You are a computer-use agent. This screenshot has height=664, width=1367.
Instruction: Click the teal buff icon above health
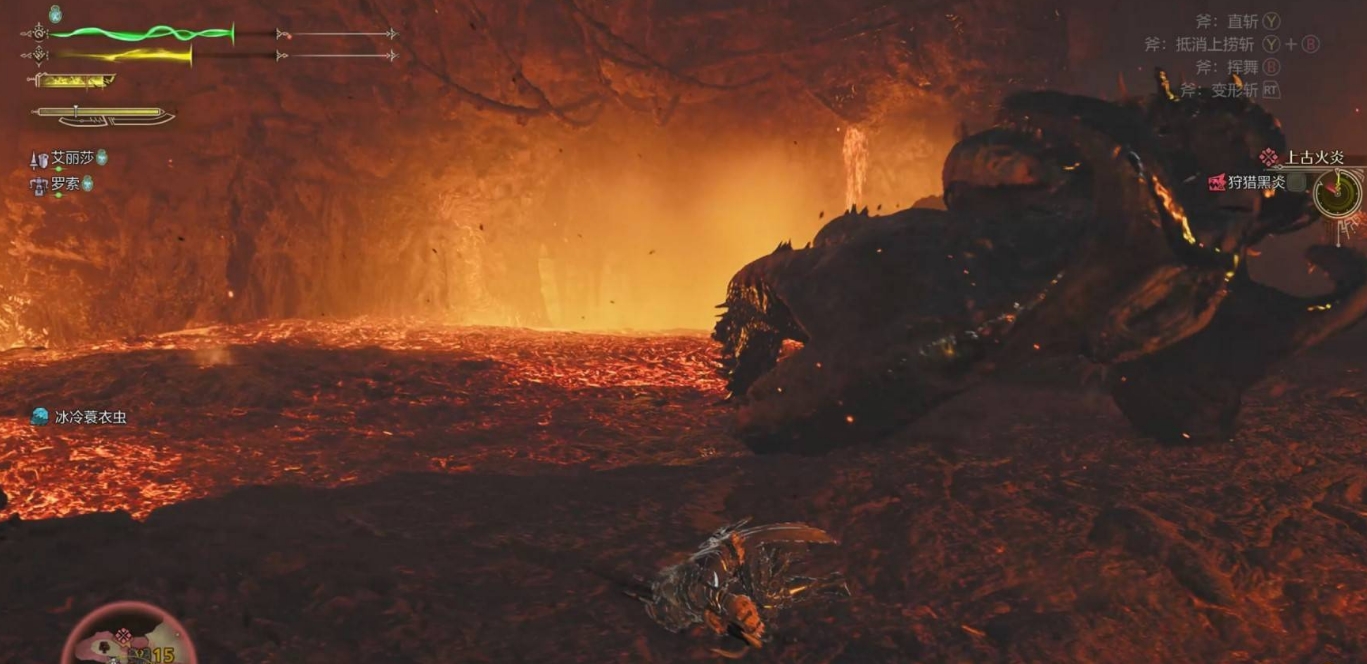55,14
